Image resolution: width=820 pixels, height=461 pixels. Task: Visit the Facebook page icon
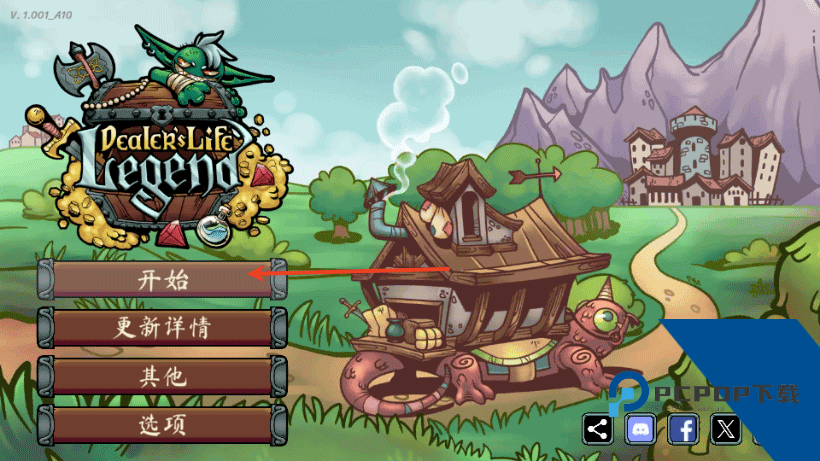click(x=683, y=430)
